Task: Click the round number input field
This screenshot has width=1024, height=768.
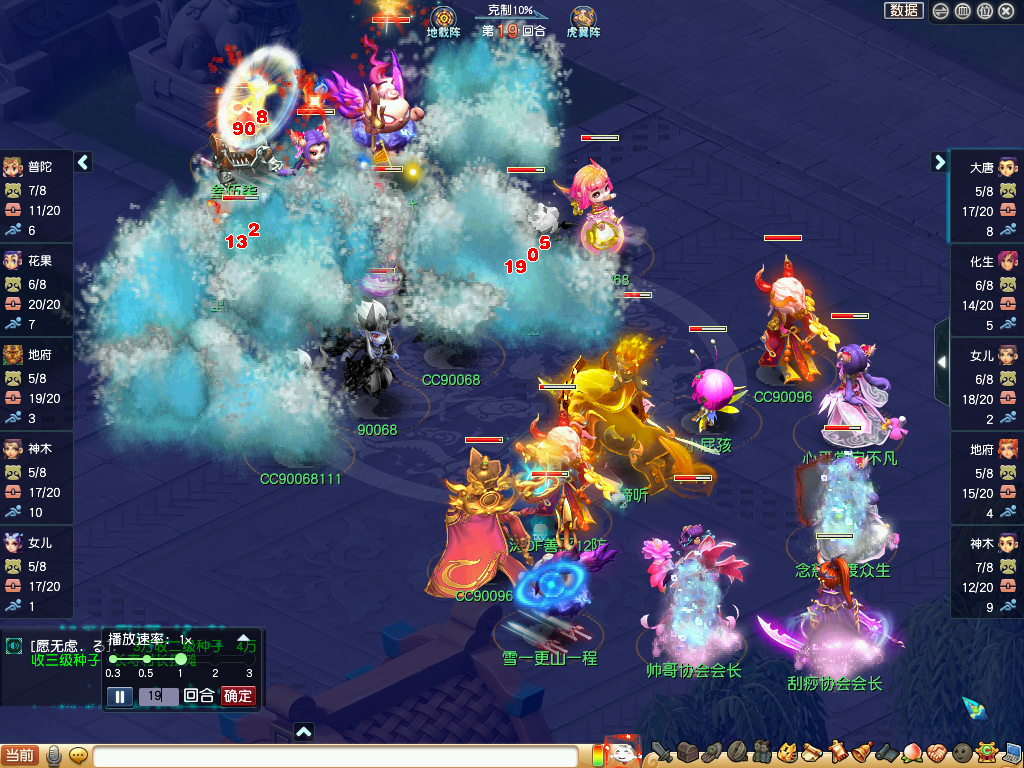Action: (158, 696)
